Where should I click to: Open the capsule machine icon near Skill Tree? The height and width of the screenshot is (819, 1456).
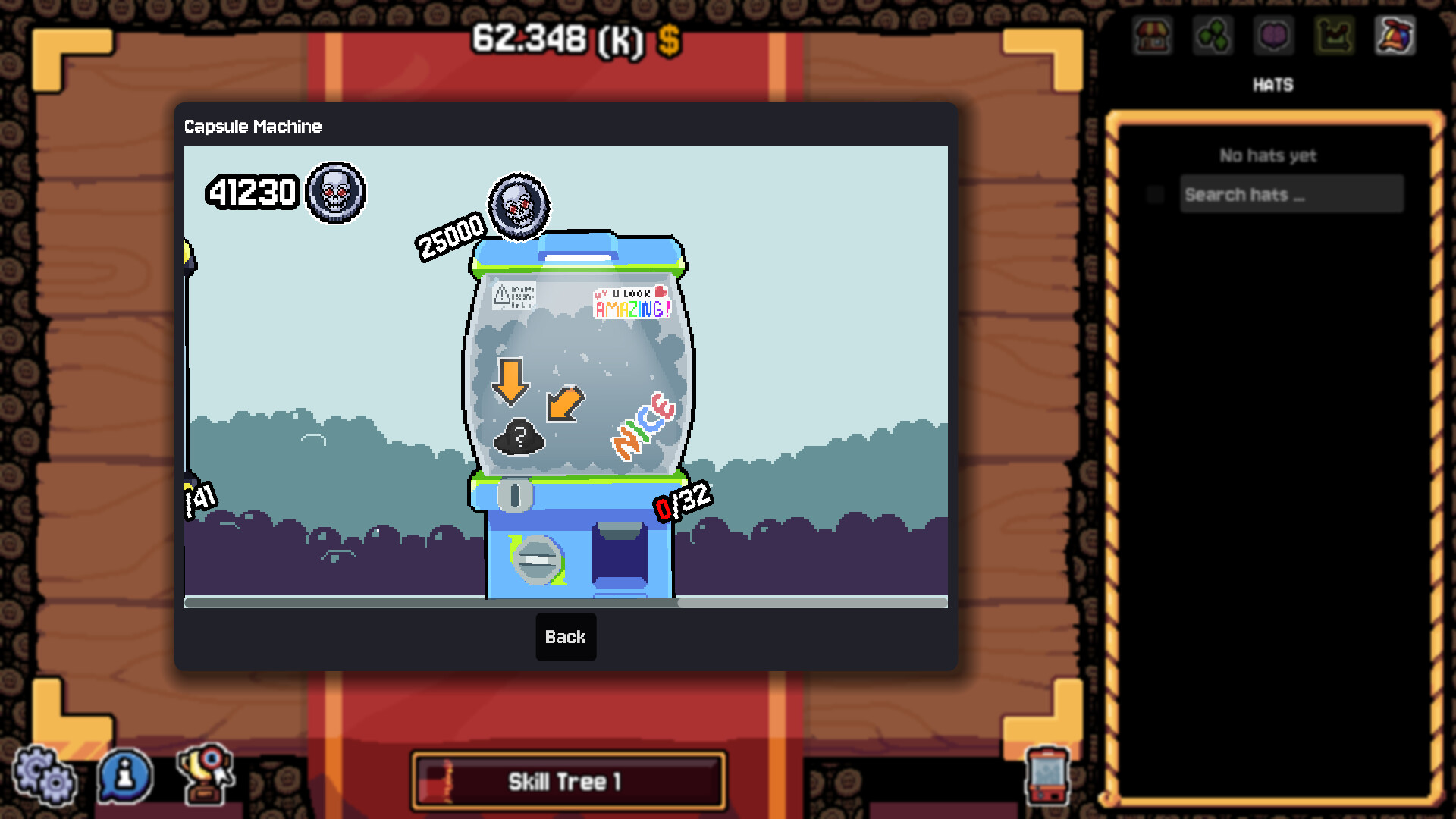coord(1048,775)
